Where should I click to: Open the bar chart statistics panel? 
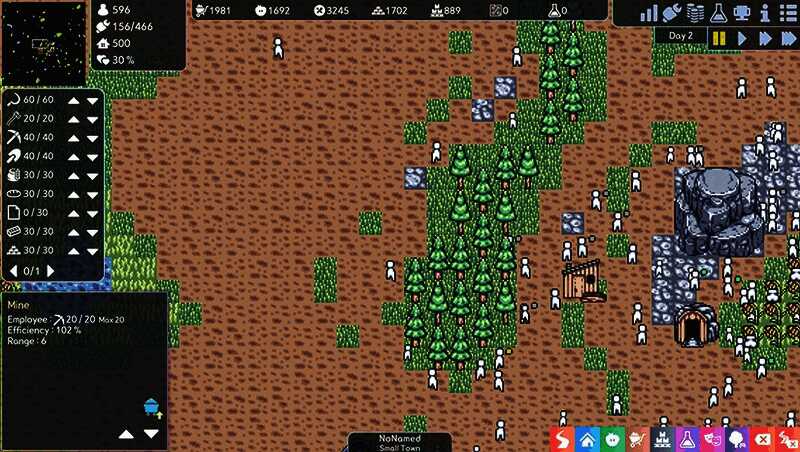(x=650, y=13)
